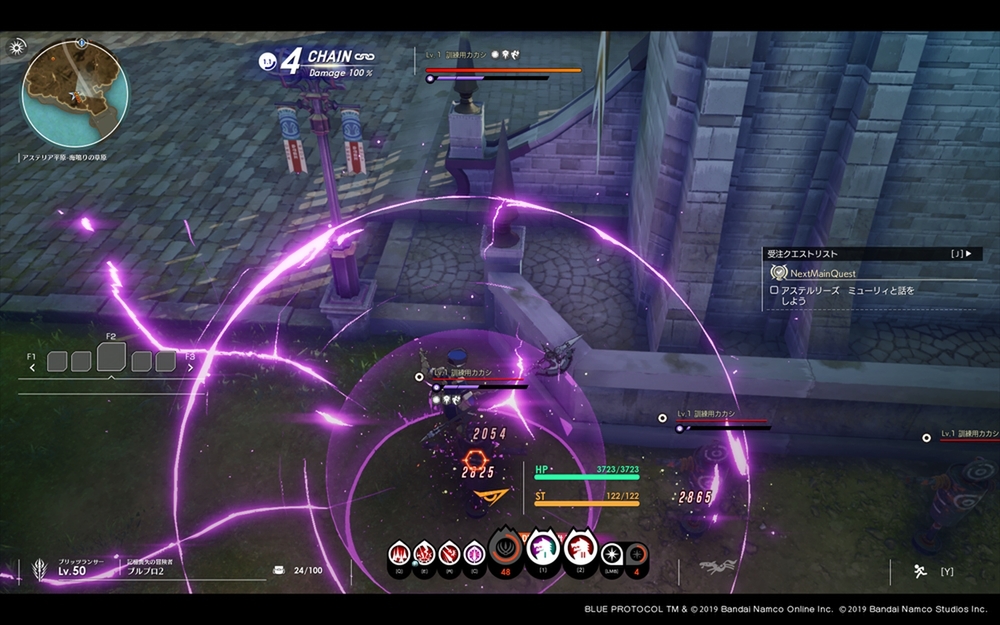This screenshot has height=625, width=1000.
Task: Use the red lightning strike skill
Action: 424,552
